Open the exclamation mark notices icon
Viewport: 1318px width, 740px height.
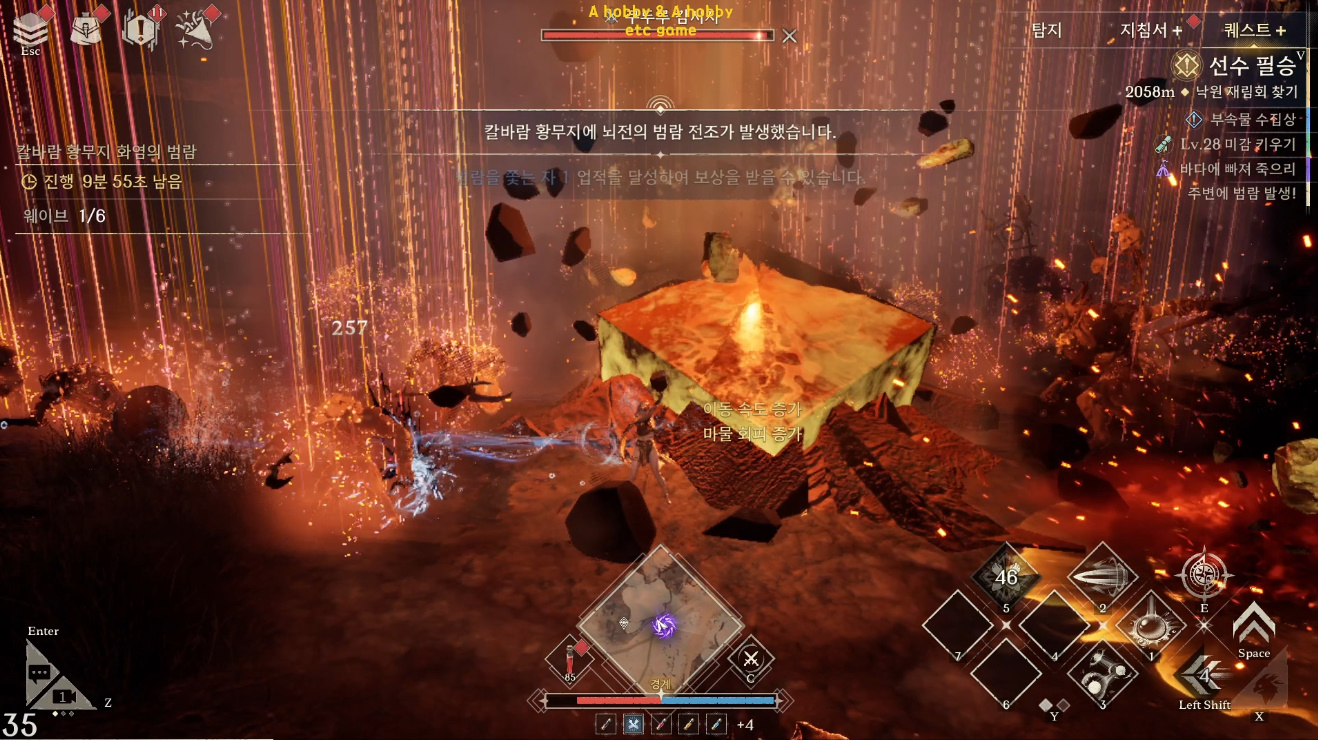tap(139, 29)
